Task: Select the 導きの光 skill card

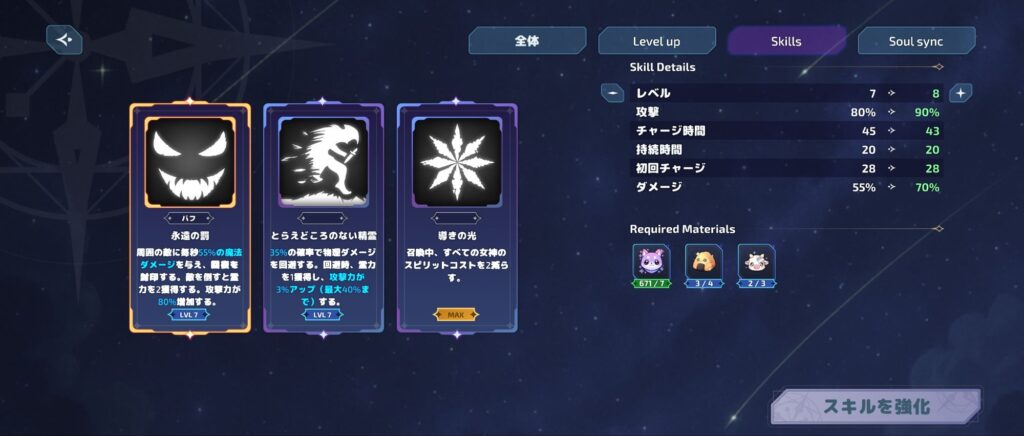Action: [x=456, y=218]
